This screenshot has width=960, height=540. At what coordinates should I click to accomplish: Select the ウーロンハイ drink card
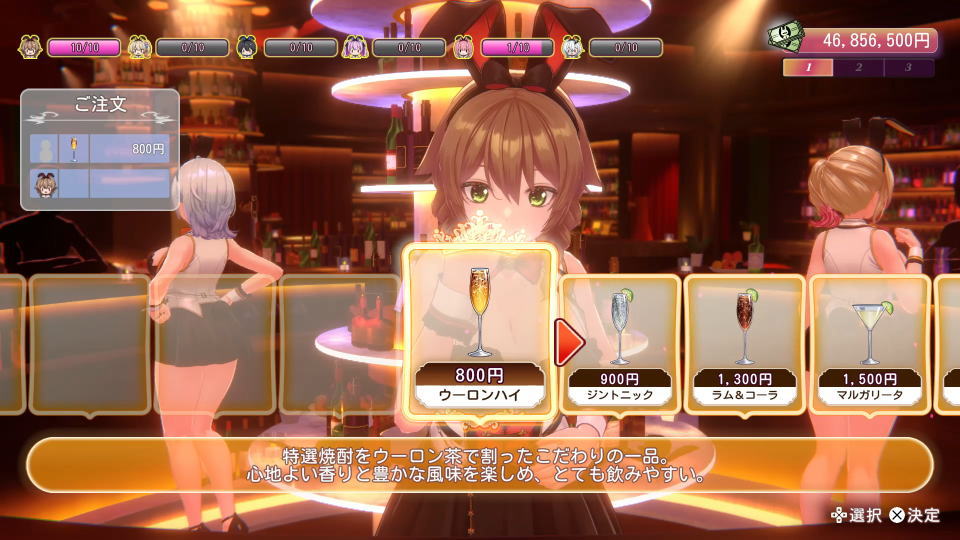479,332
